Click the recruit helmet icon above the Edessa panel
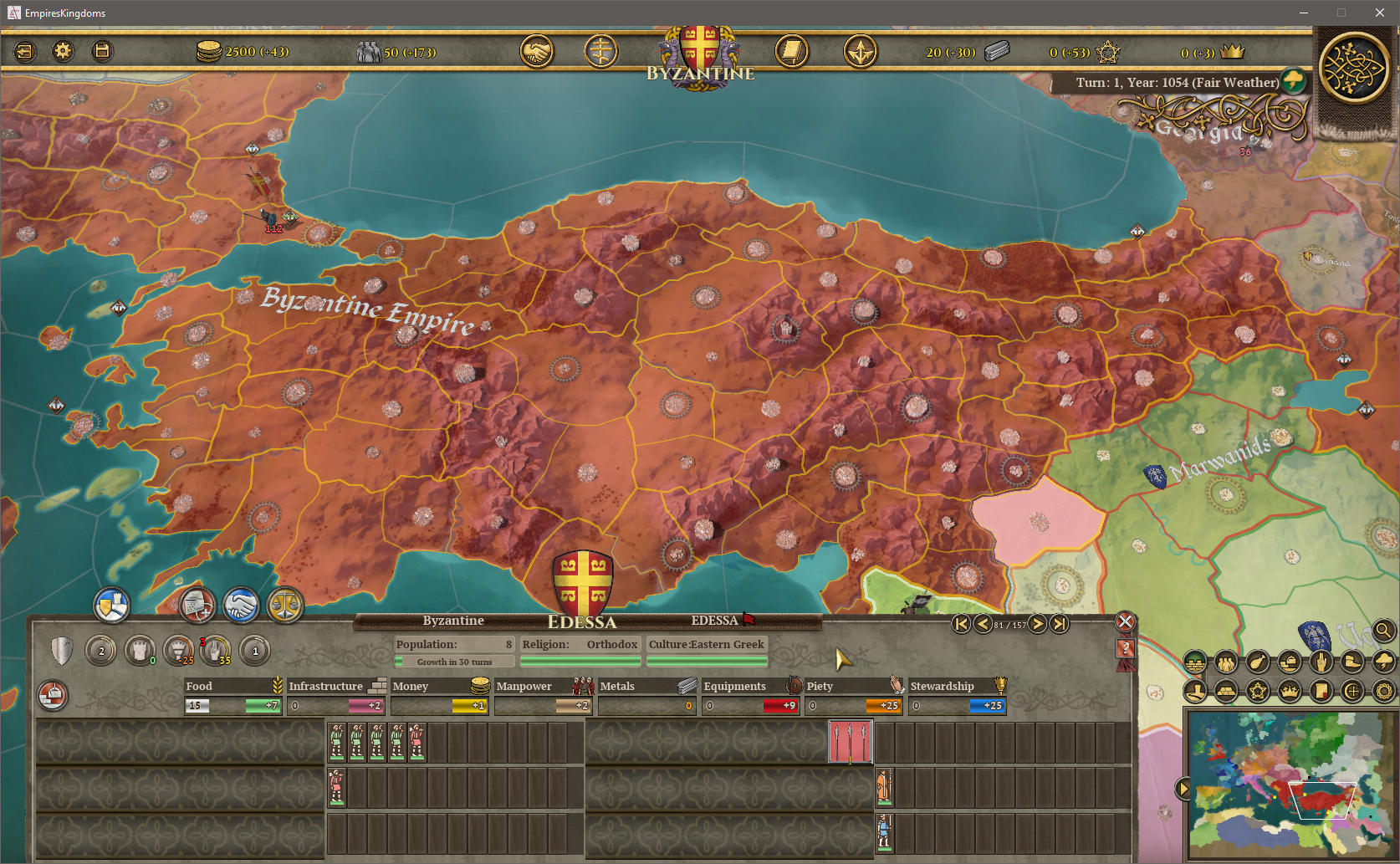Image resolution: width=1400 pixels, height=864 pixels. pyautogui.click(x=199, y=606)
